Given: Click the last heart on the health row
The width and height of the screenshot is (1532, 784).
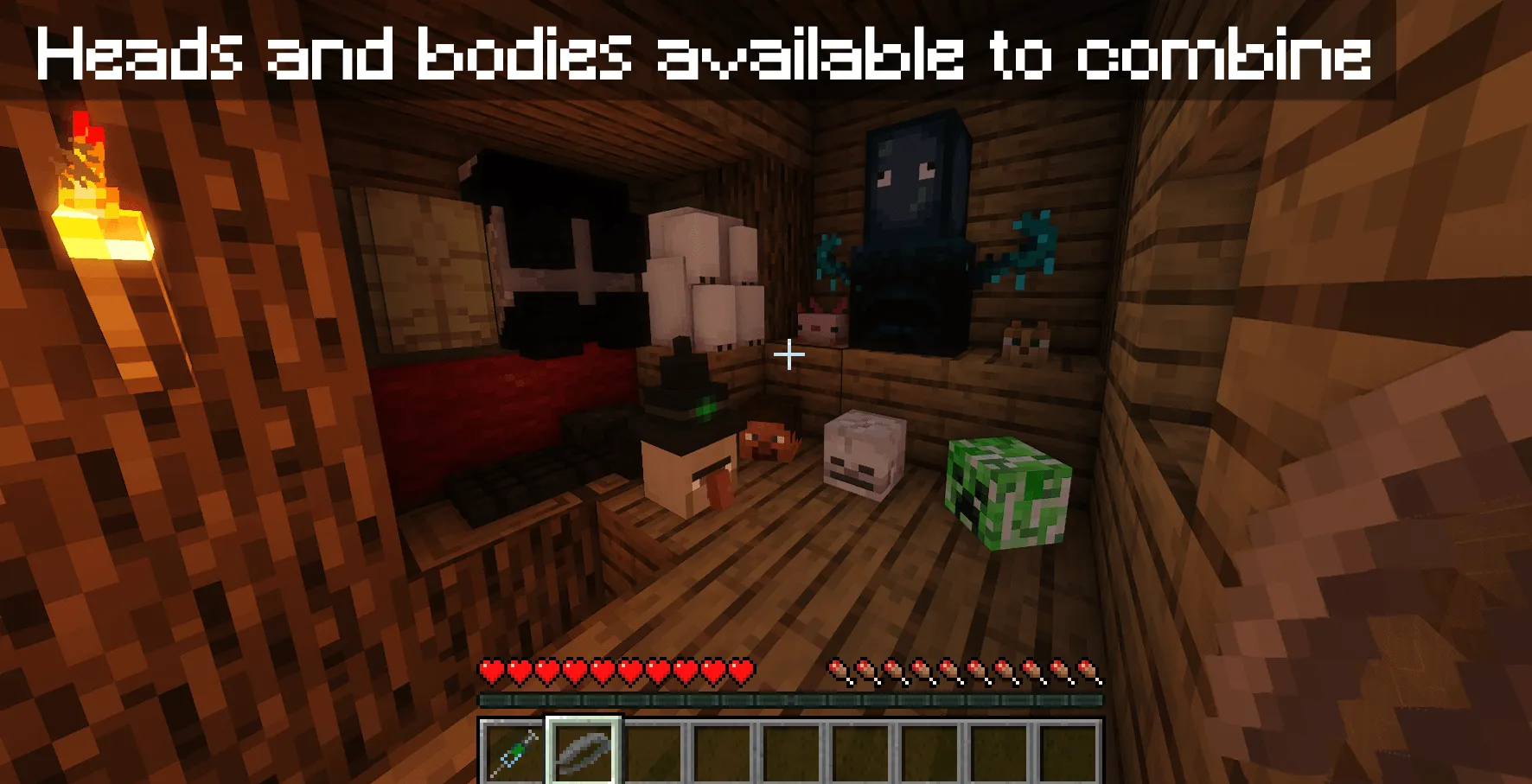Looking at the screenshot, I should (742, 670).
